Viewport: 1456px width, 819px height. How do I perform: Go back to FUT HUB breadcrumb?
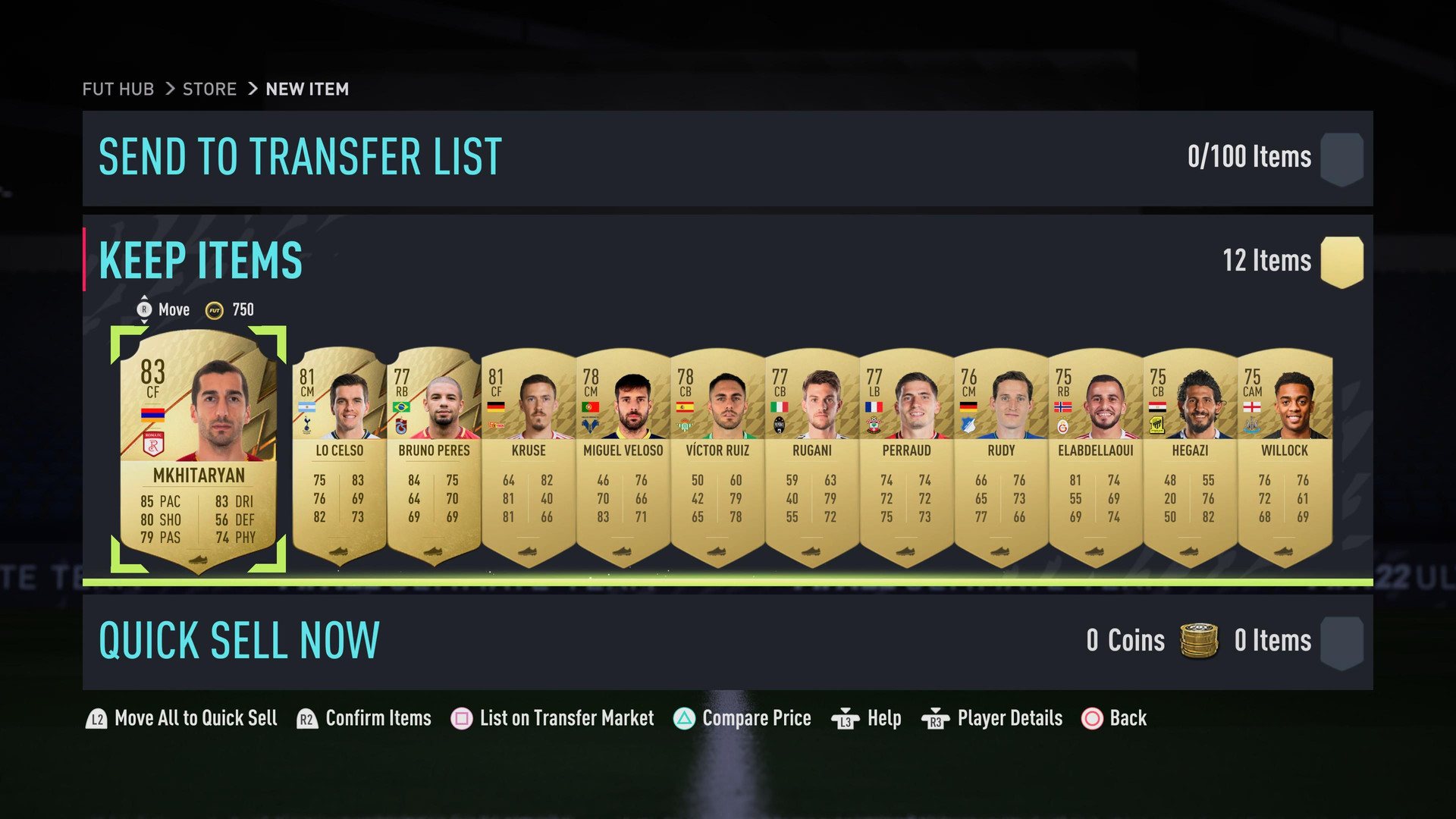(x=118, y=89)
